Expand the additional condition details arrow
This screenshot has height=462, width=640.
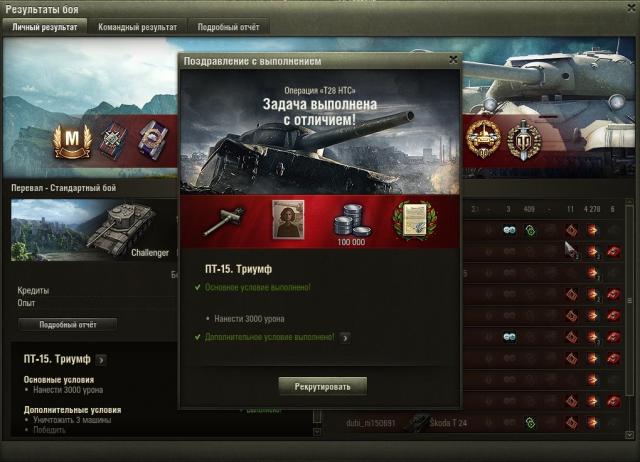coord(345,338)
